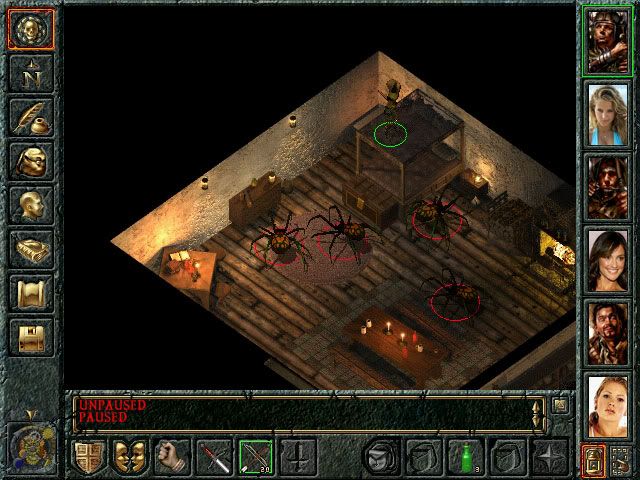Open dialogue with the twin masks button
The height and width of the screenshot is (480, 640).
pos(129,456)
